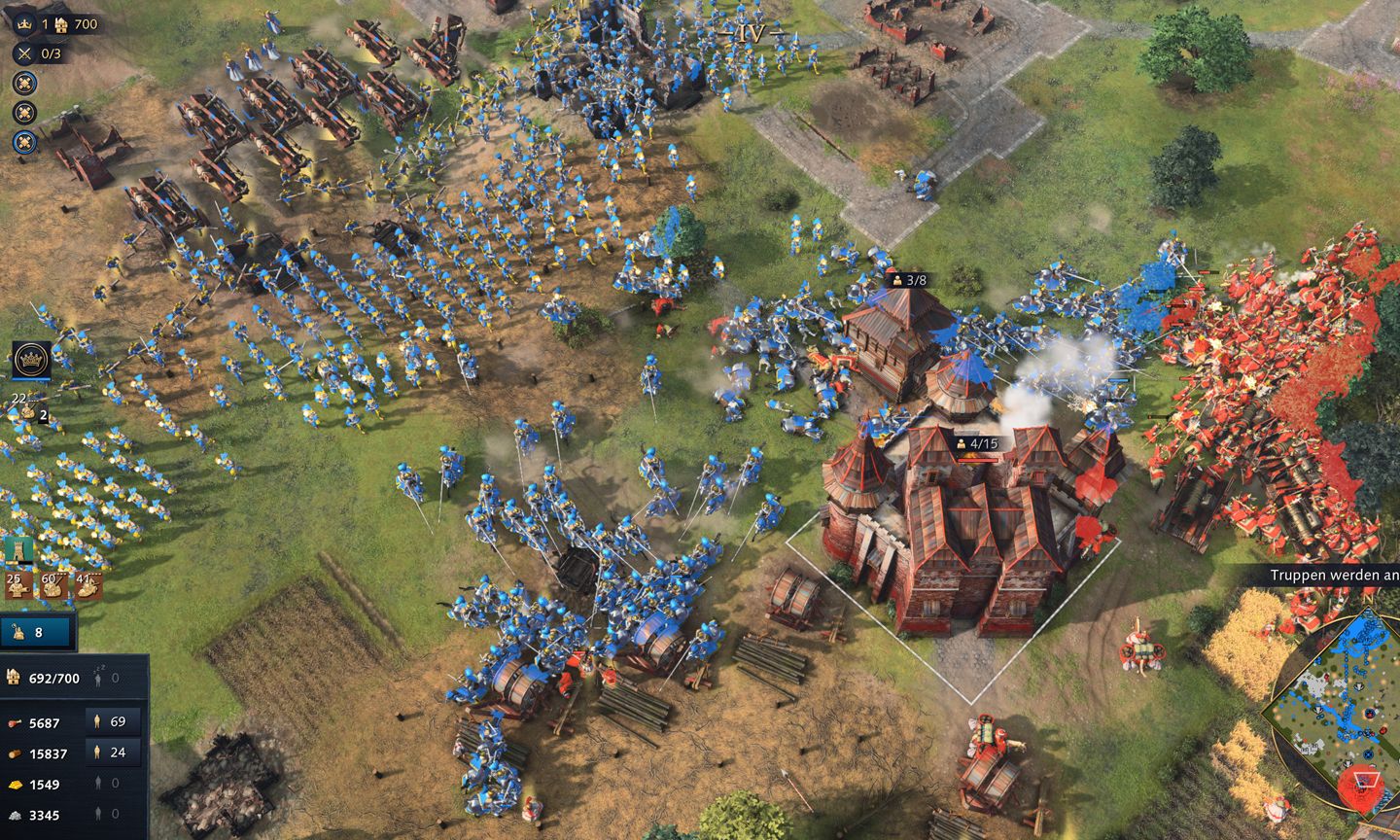Click the siege tower icon on the left panel
1400x840 pixels.
(17, 547)
